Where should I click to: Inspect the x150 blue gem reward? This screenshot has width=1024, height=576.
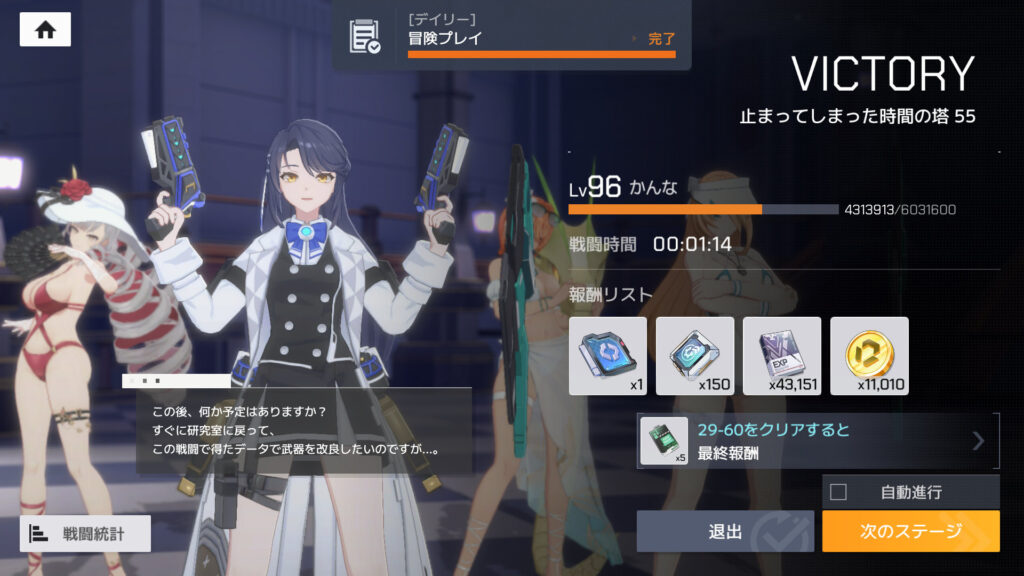click(x=695, y=356)
